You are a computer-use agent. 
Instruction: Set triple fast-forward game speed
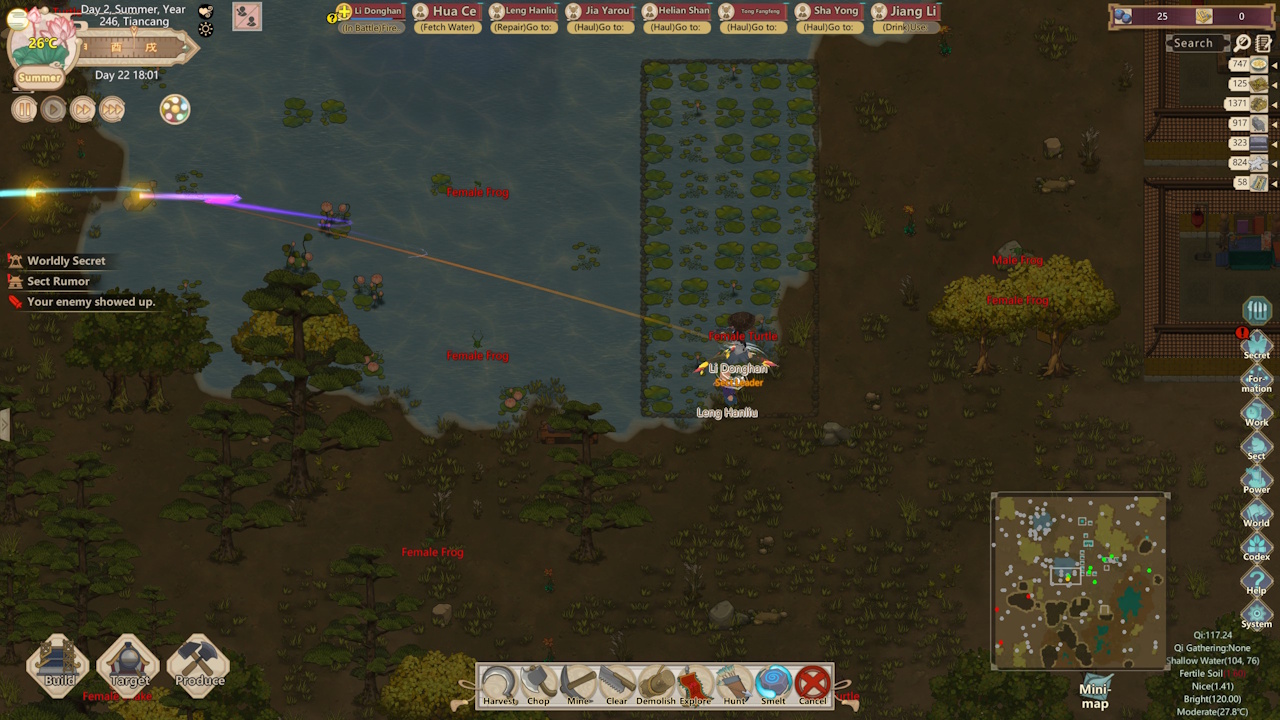tap(112, 109)
